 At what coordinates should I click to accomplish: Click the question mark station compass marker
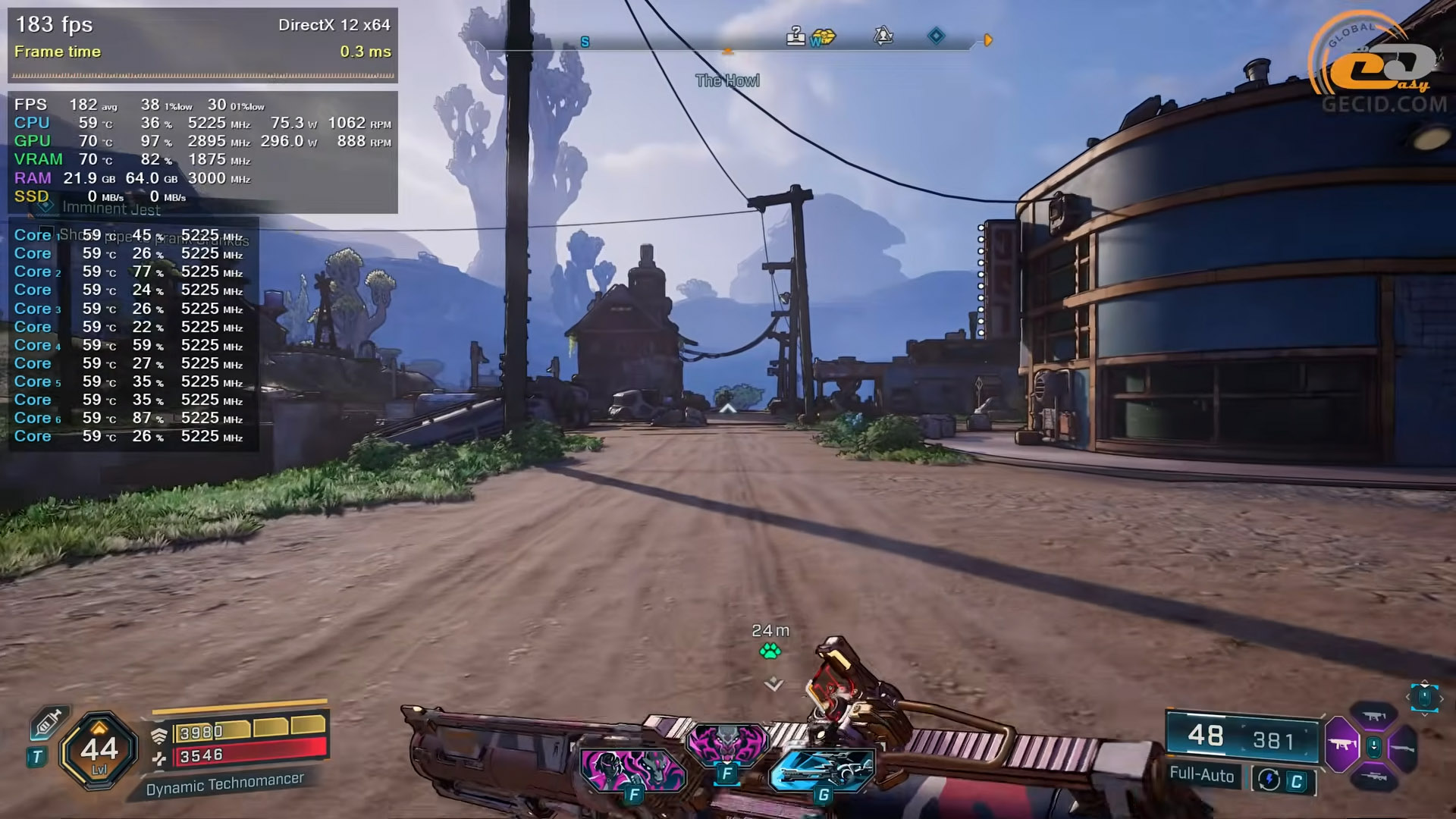pos(795,36)
